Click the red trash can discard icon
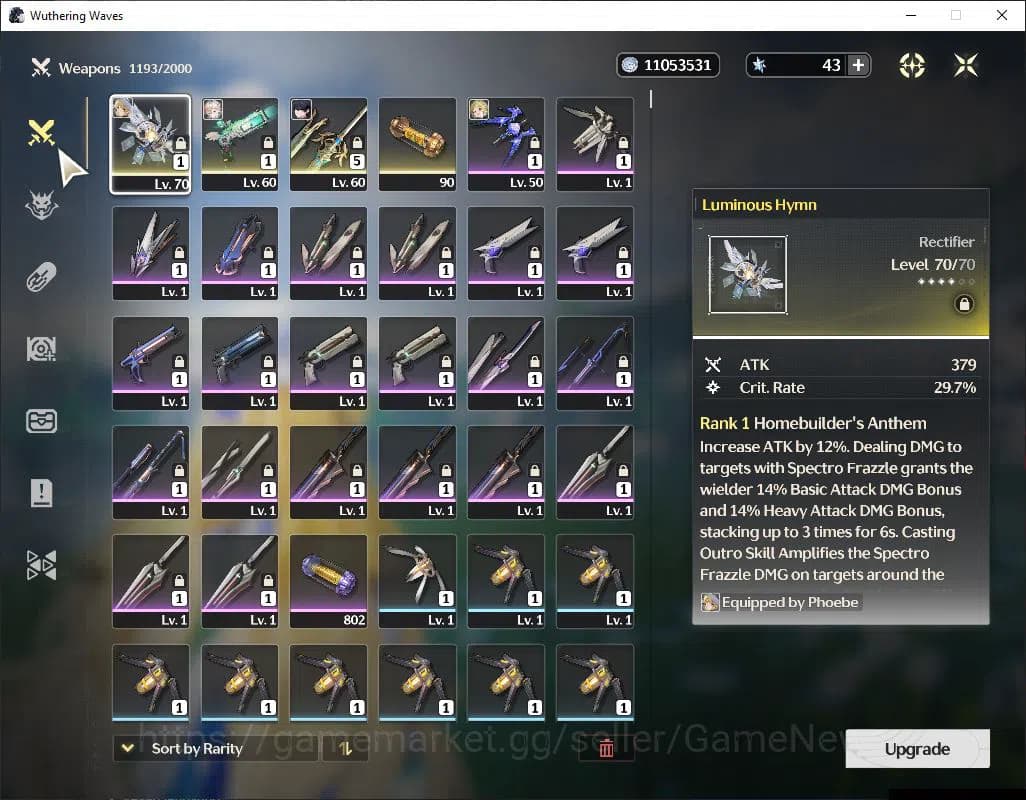Viewport: 1026px width, 800px height. [x=606, y=748]
